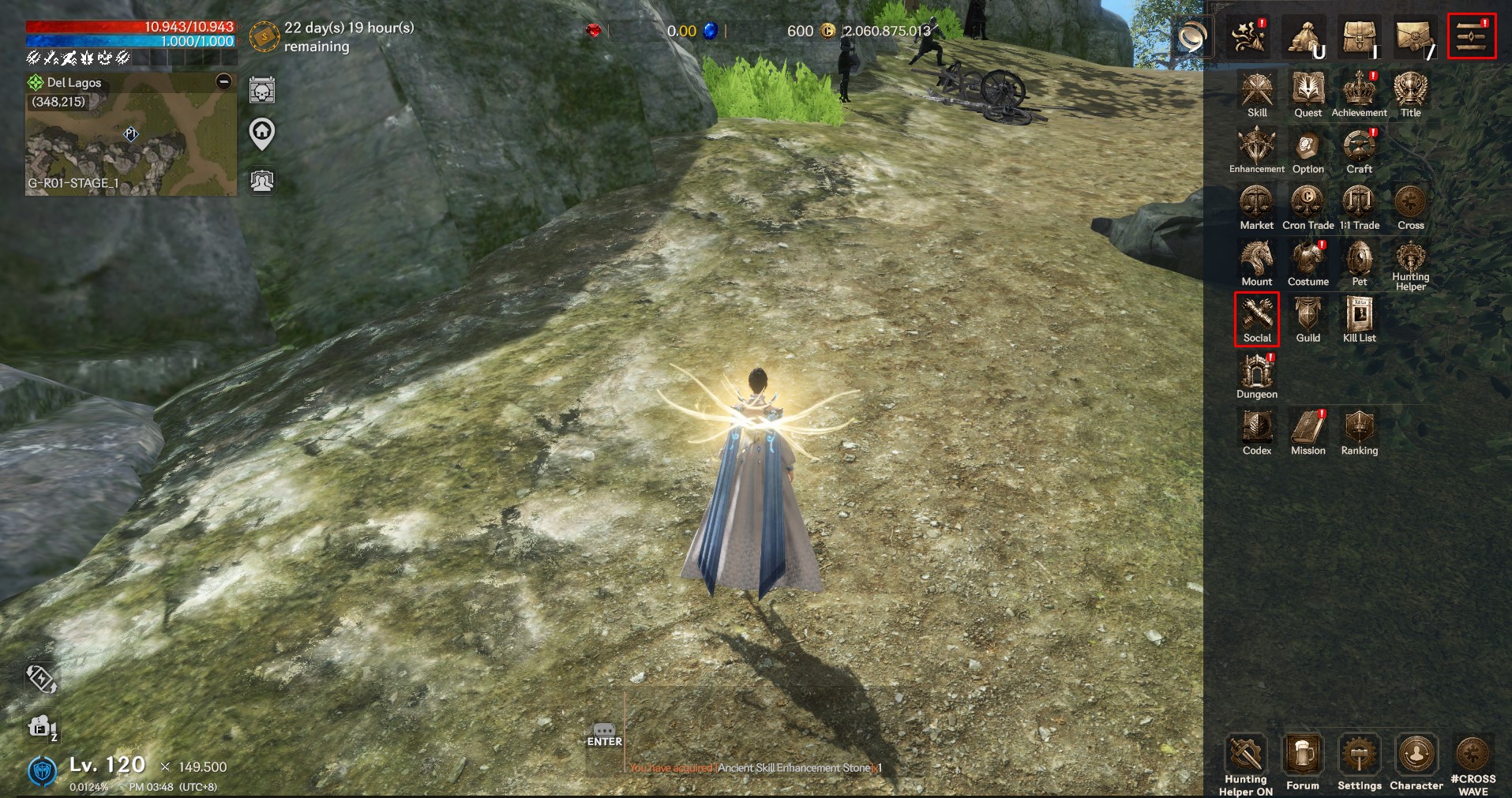
Task: Toggle Hunting Helper ON button
Action: pyautogui.click(x=1246, y=761)
